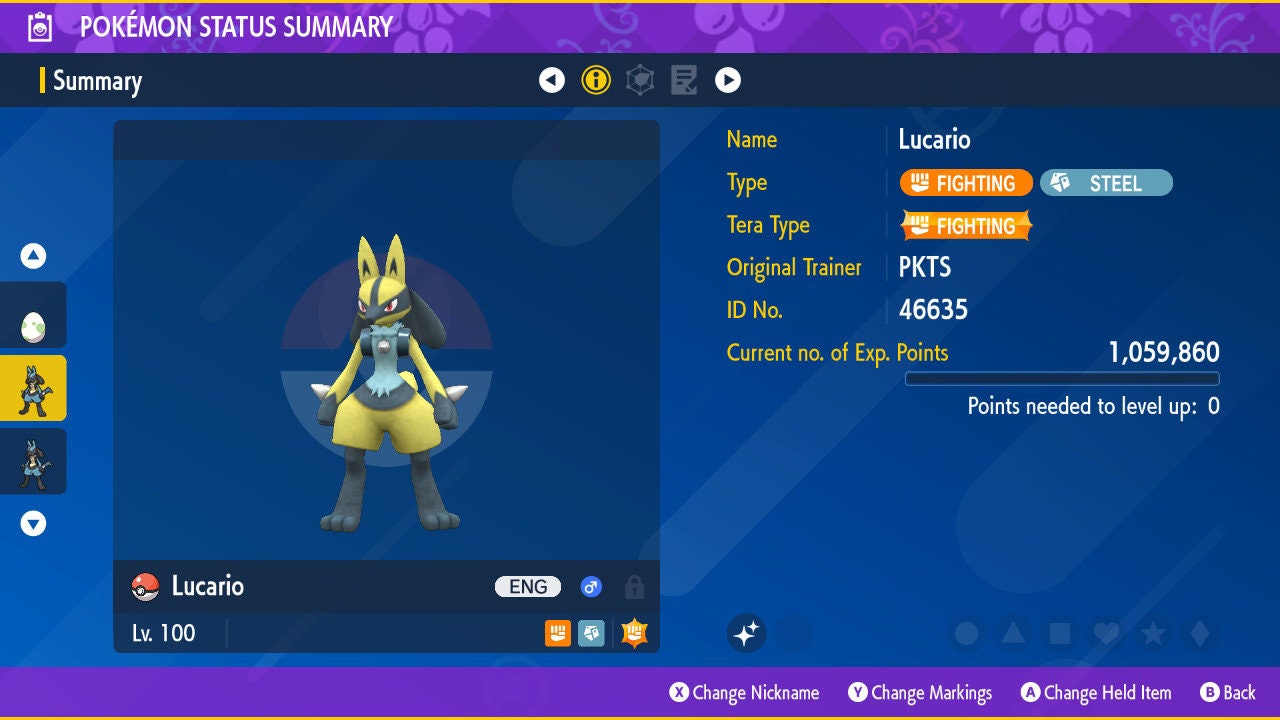Click the Change Nickname option
The width and height of the screenshot is (1280, 720).
pyautogui.click(x=744, y=692)
